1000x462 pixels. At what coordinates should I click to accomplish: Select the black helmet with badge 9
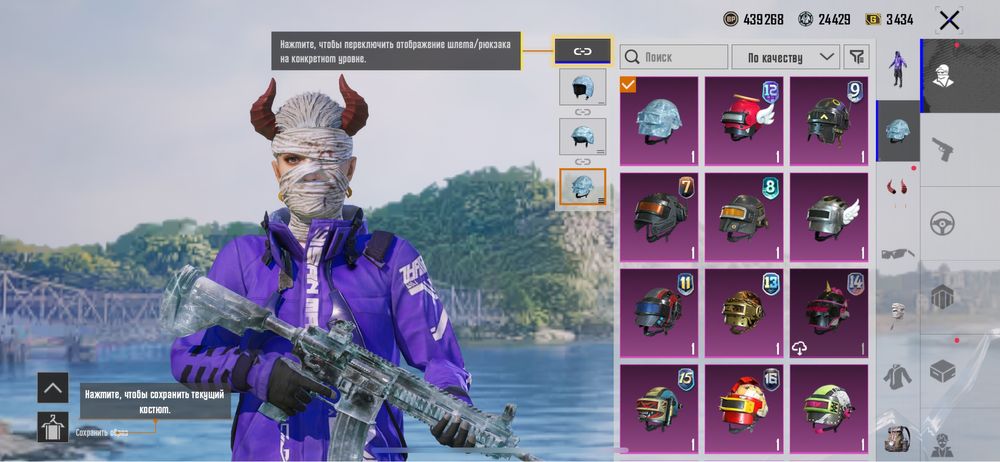coord(829,120)
